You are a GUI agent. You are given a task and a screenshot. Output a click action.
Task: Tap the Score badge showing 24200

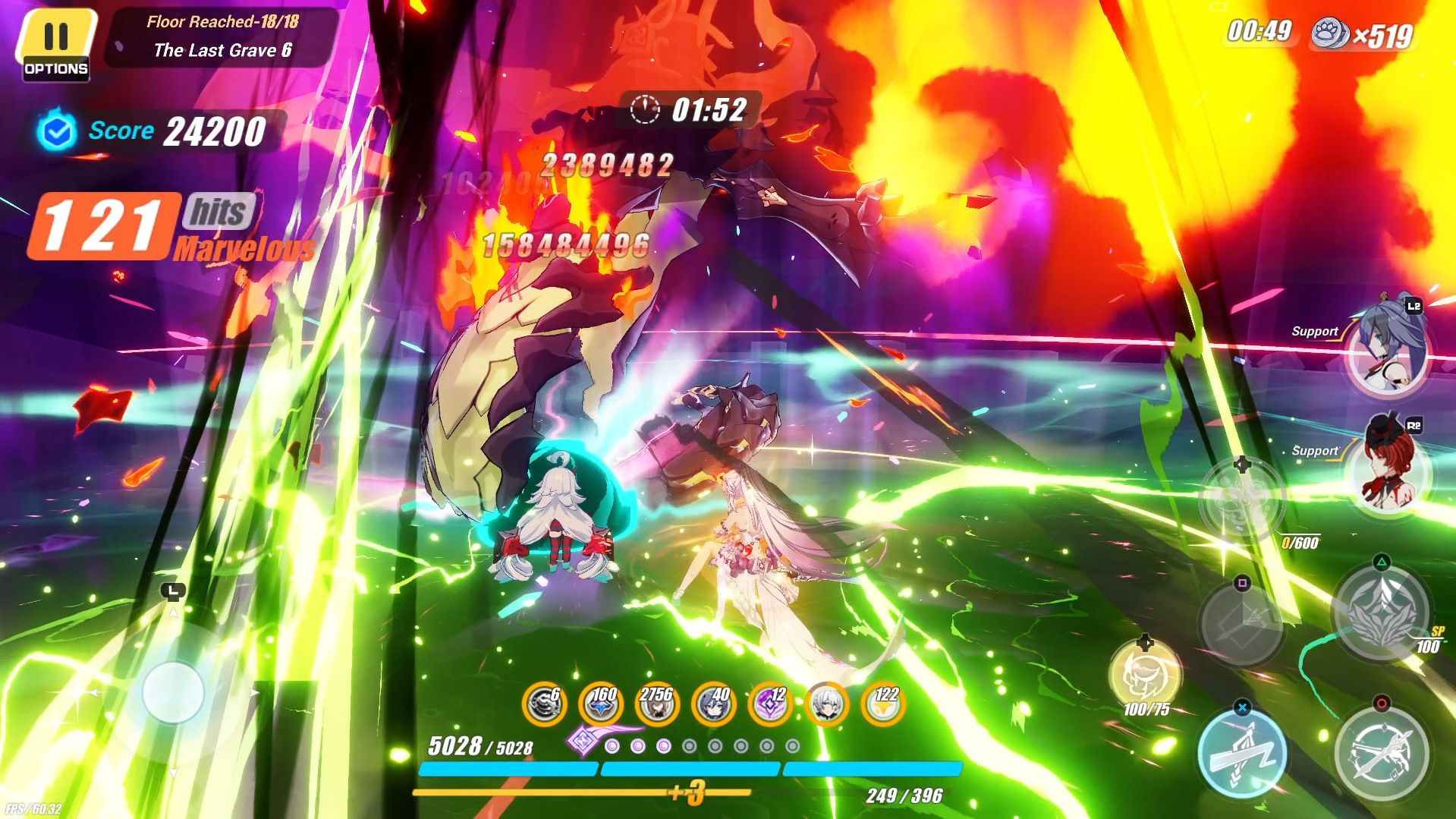point(152,131)
